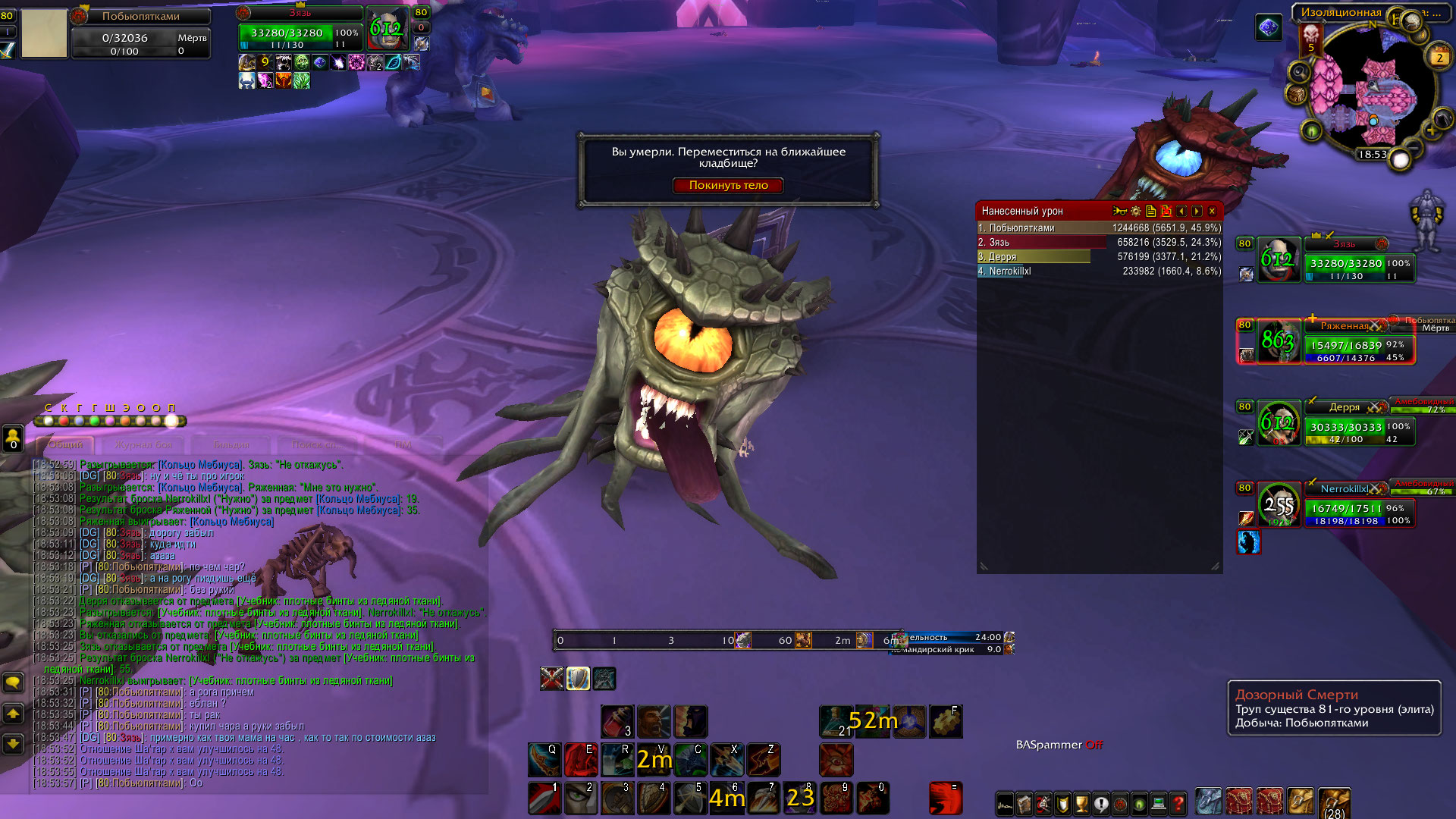Screen dimensions: 1456x819
Task: Switch to the Гильдия chat tab
Action: coord(231,444)
